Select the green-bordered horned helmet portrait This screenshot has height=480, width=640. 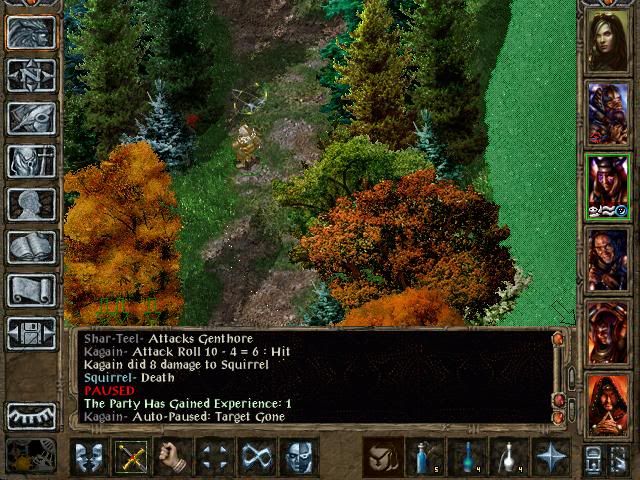pos(607,186)
